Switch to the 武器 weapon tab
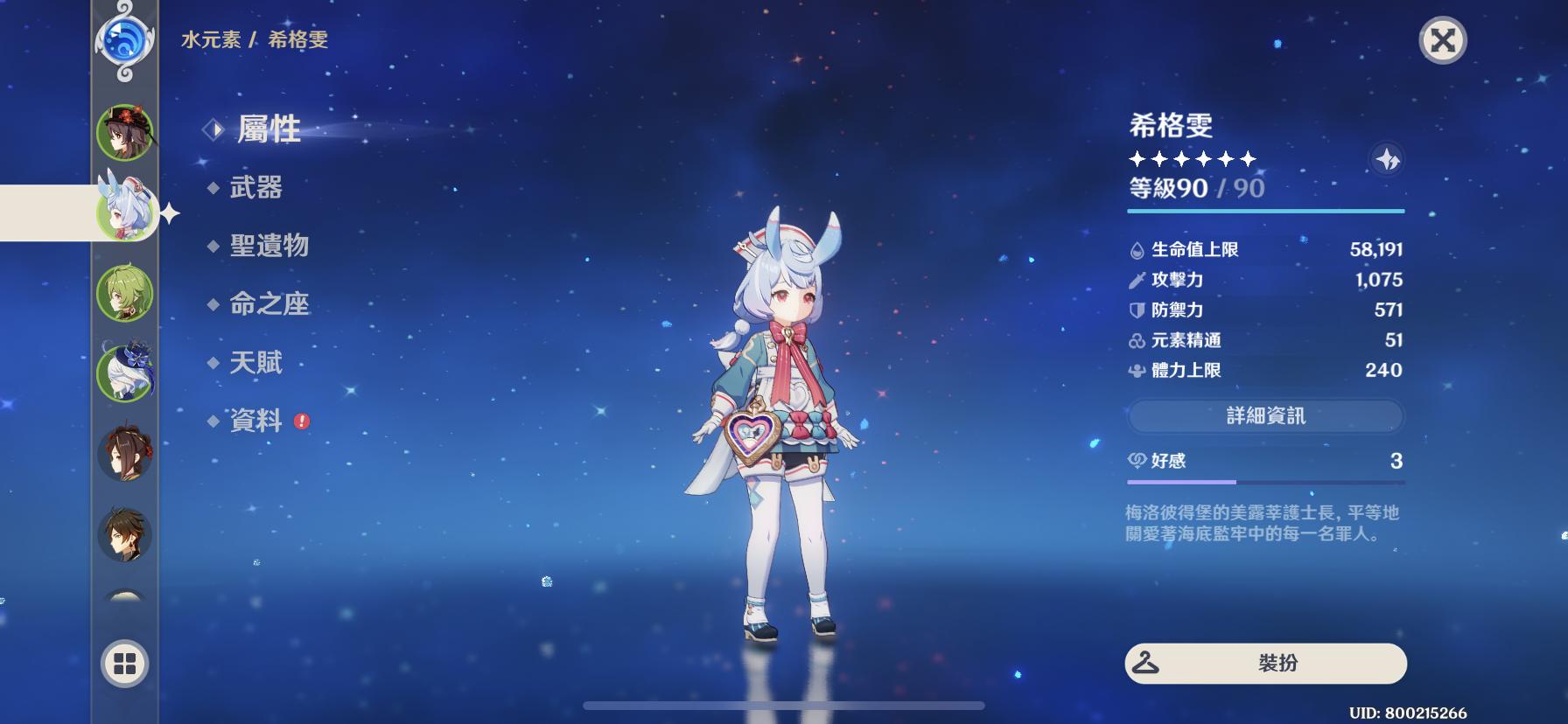Screen dimensions: 1568x724 tap(255, 187)
